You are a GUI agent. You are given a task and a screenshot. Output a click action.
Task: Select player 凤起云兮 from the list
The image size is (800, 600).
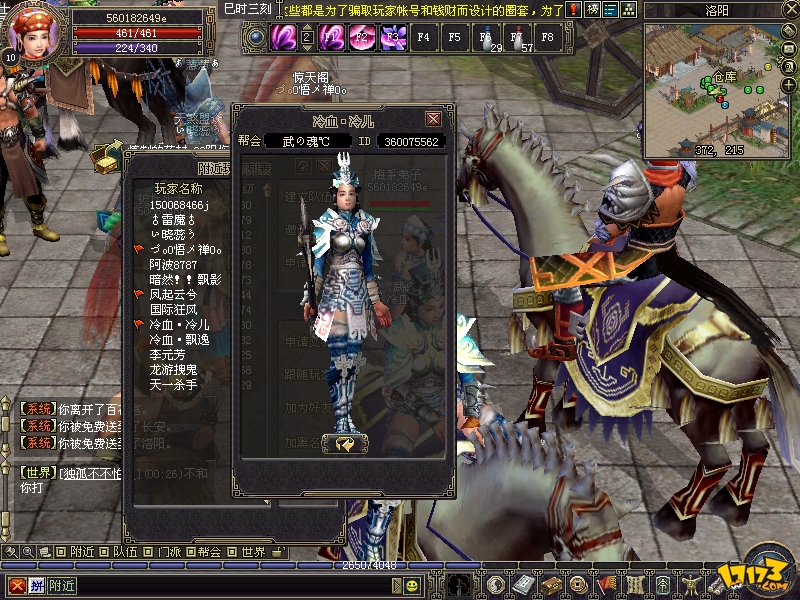(174, 295)
